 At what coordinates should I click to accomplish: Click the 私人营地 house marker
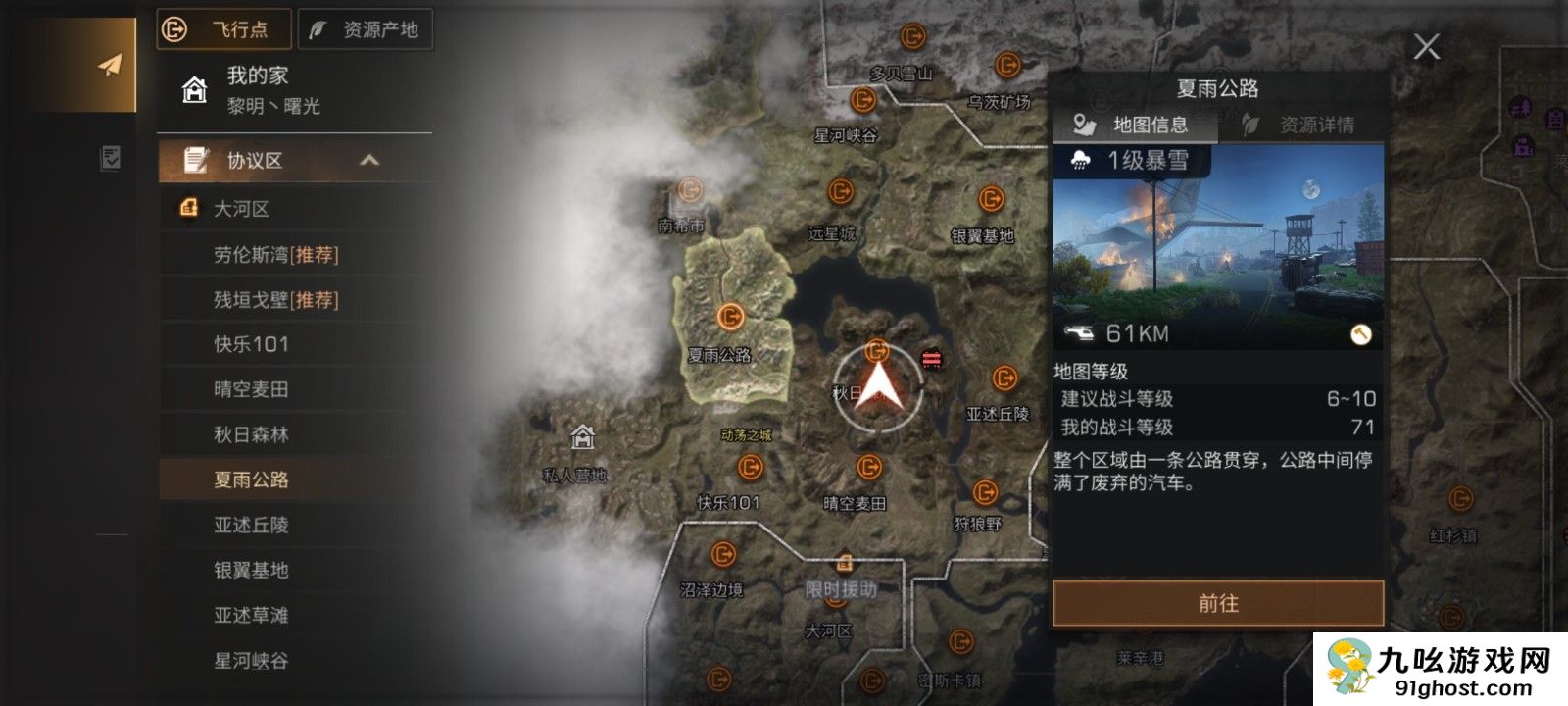coord(582,436)
